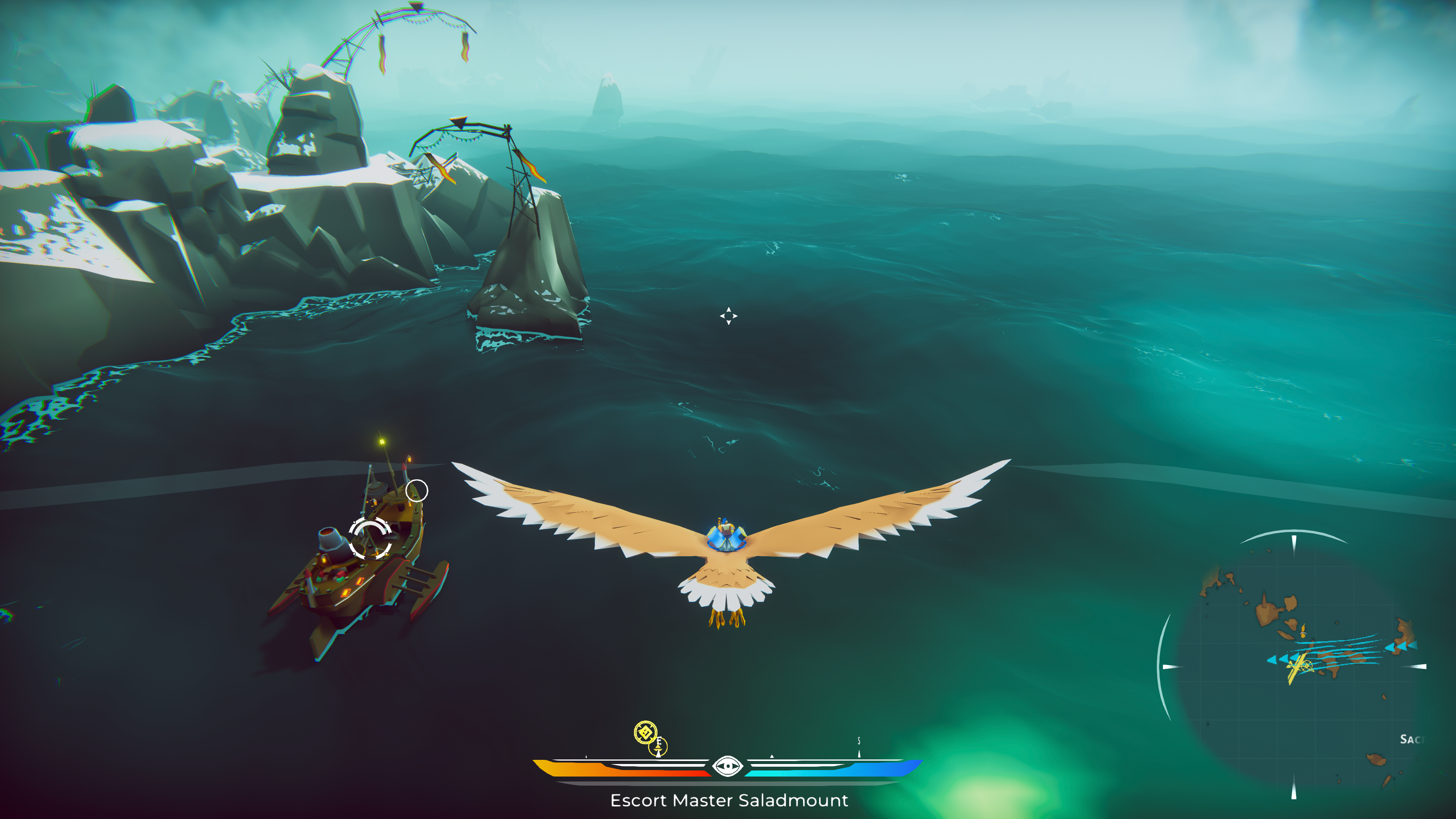Select the yellow diamond objective marker on compass
1456x819 pixels.
[x=645, y=733]
